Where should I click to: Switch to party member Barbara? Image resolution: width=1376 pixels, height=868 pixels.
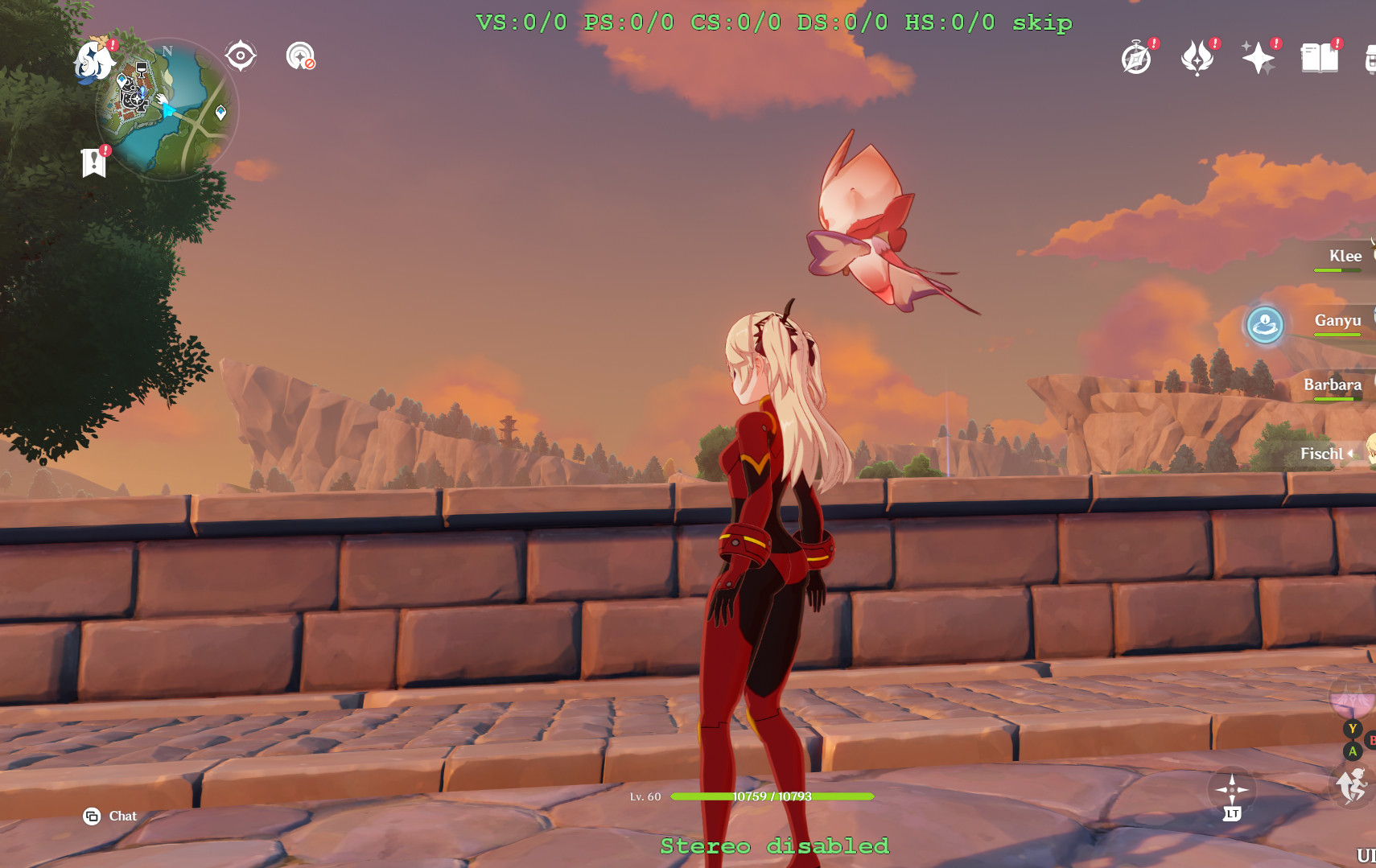(1333, 385)
